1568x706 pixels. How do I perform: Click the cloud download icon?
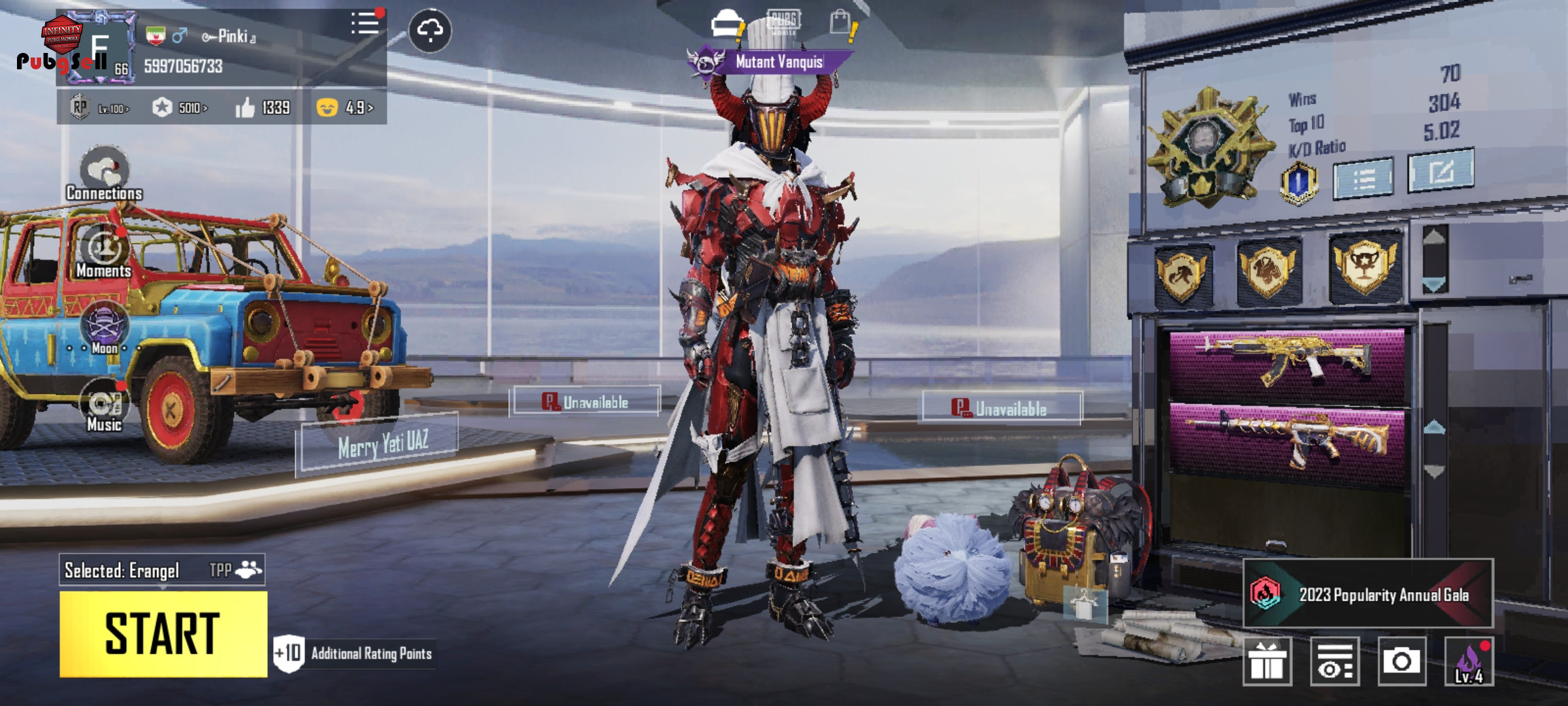430,30
